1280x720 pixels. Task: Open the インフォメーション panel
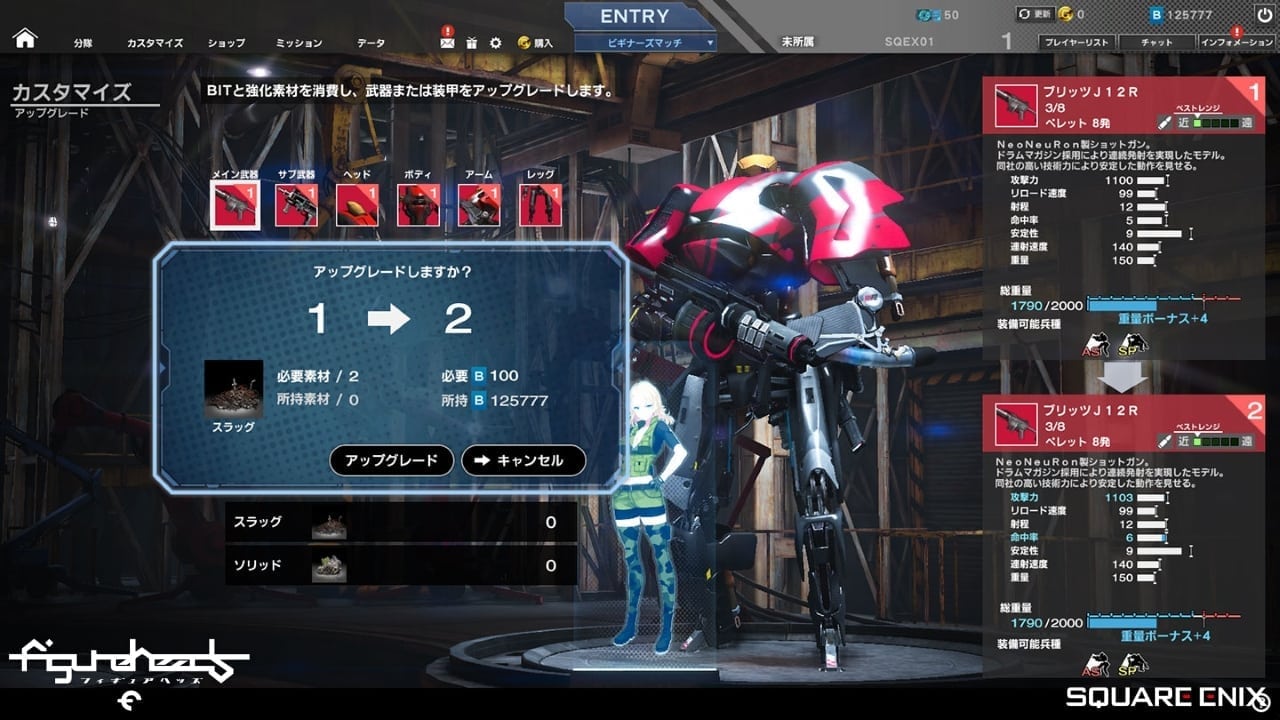(1237, 43)
